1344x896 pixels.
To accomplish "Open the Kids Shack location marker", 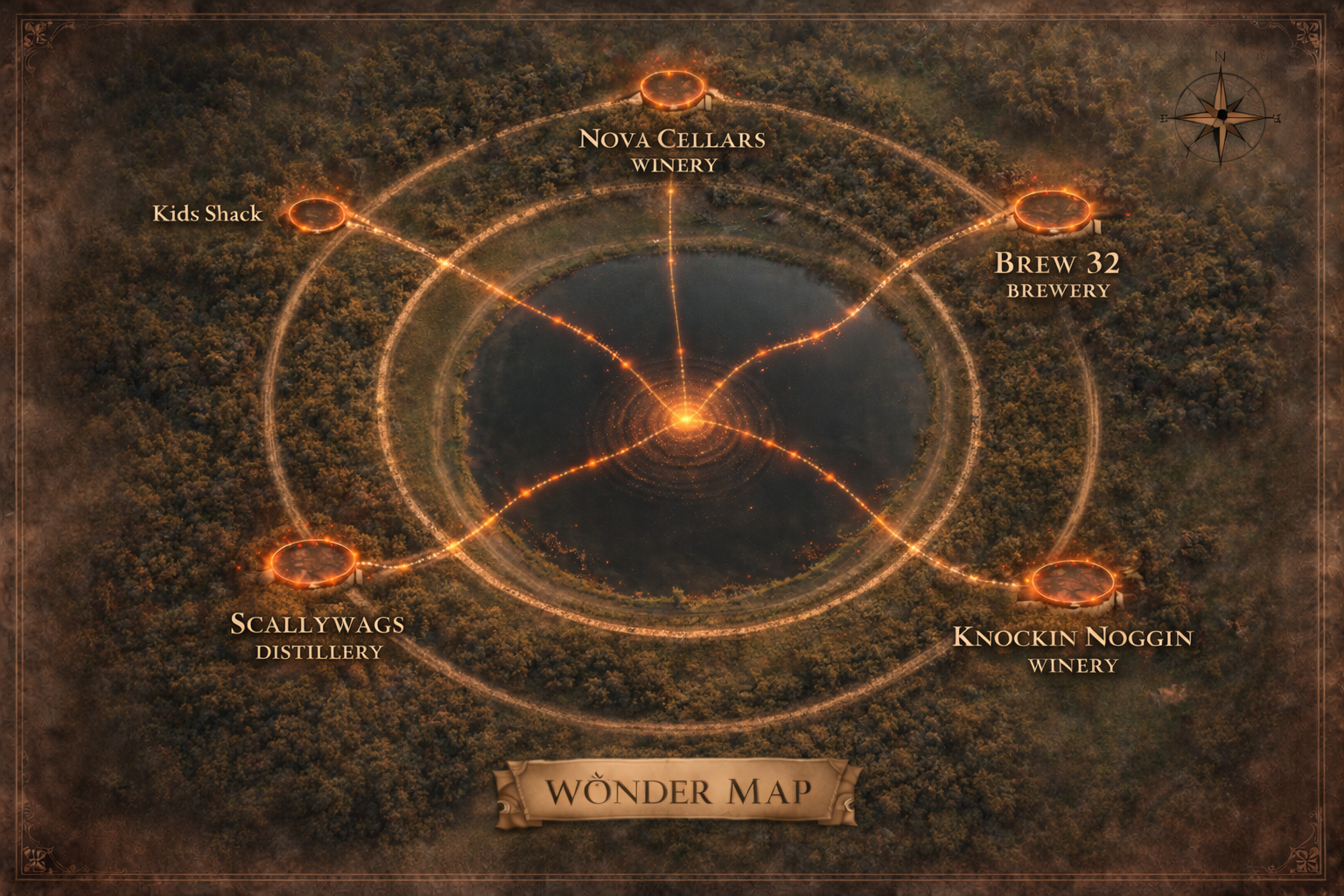I will [x=318, y=213].
